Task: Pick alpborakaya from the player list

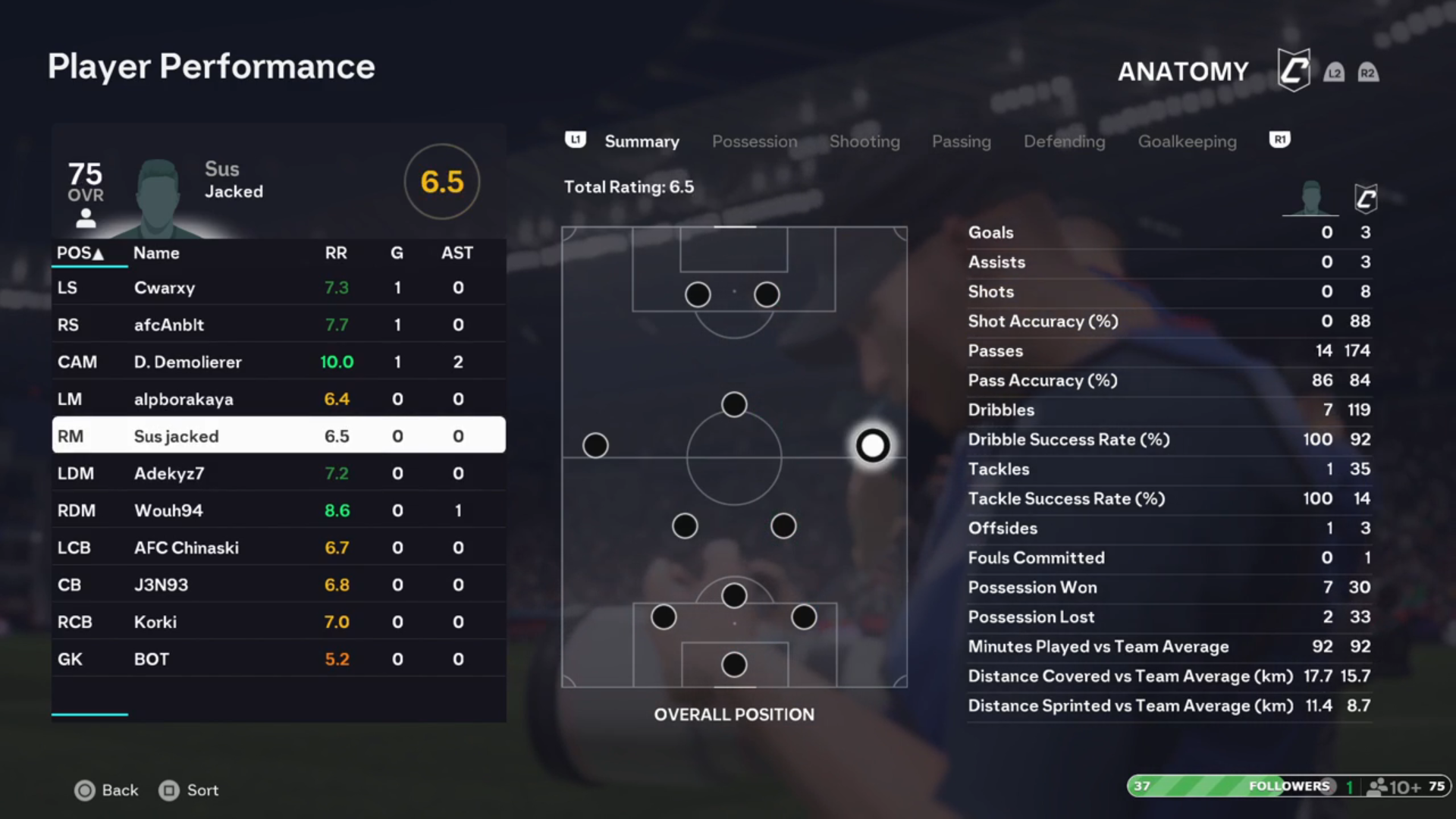Action: pyautogui.click(x=278, y=400)
